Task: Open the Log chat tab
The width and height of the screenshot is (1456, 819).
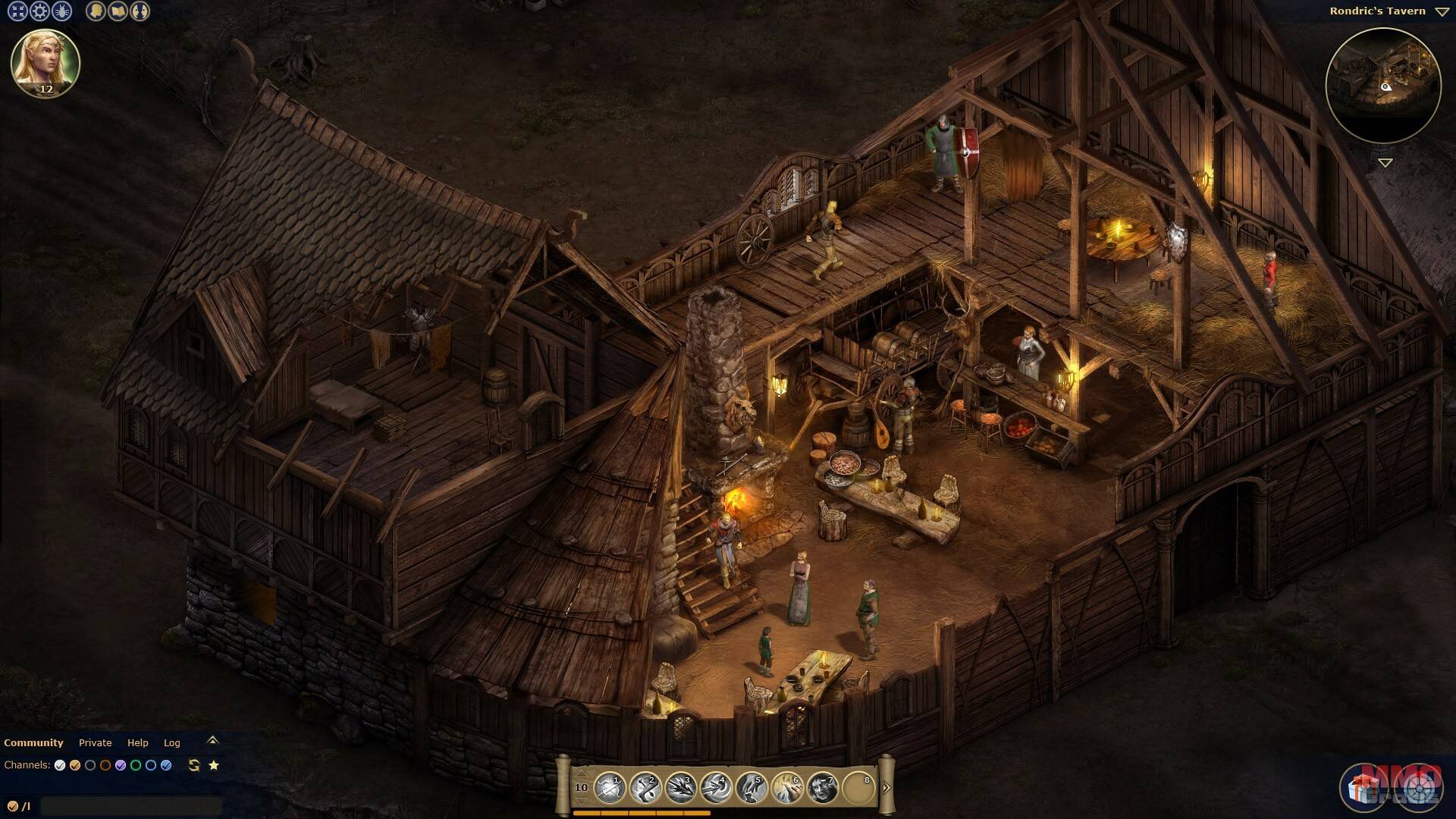Action: pos(172,742)
